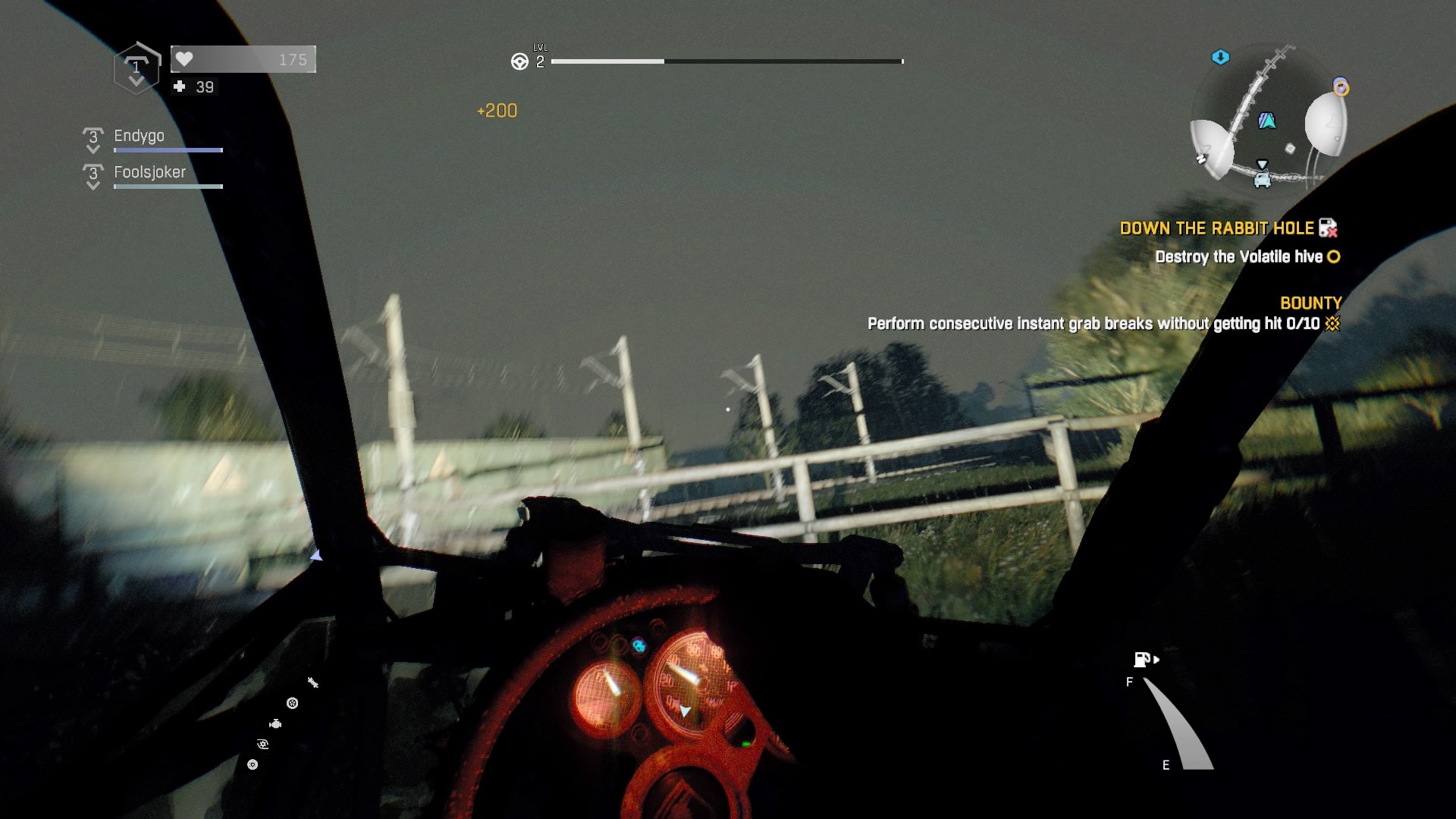This screenshot has width=1456, height=819.
Task: Select the player name Endygo
Action: (138, 136)
